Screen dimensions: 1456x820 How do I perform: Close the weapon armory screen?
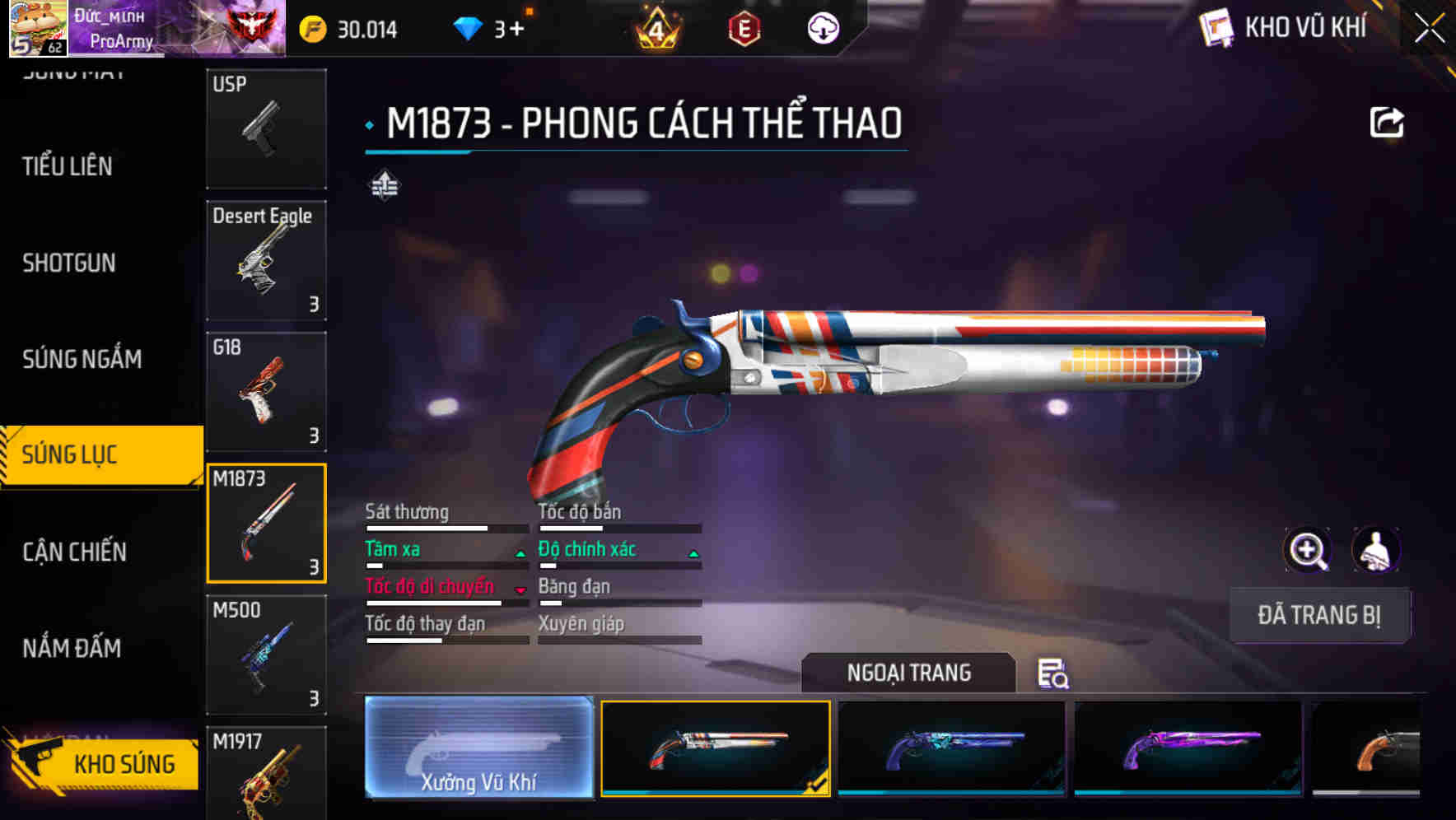click(1430, 28)
